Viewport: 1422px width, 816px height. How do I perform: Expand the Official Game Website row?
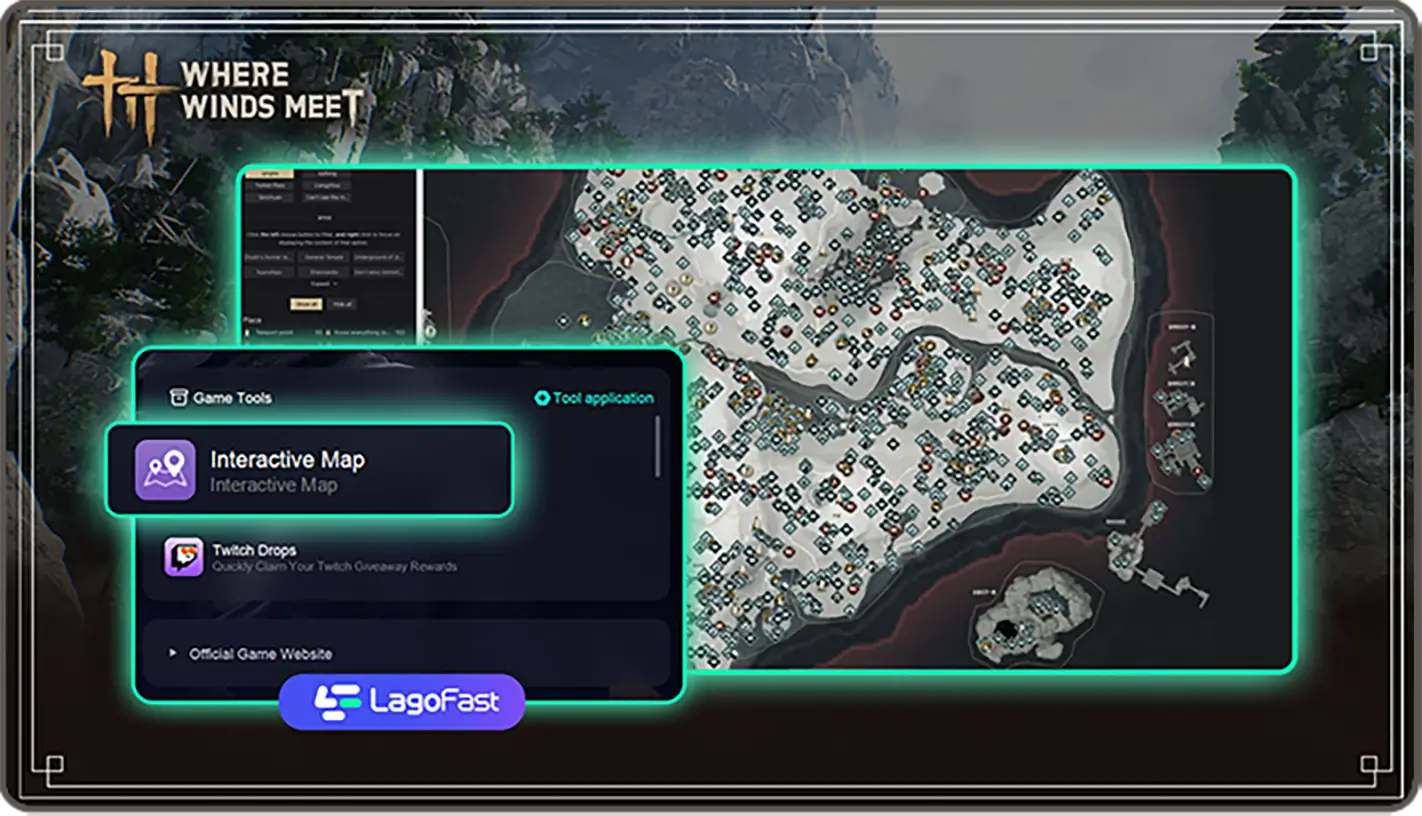click(260, 654)
